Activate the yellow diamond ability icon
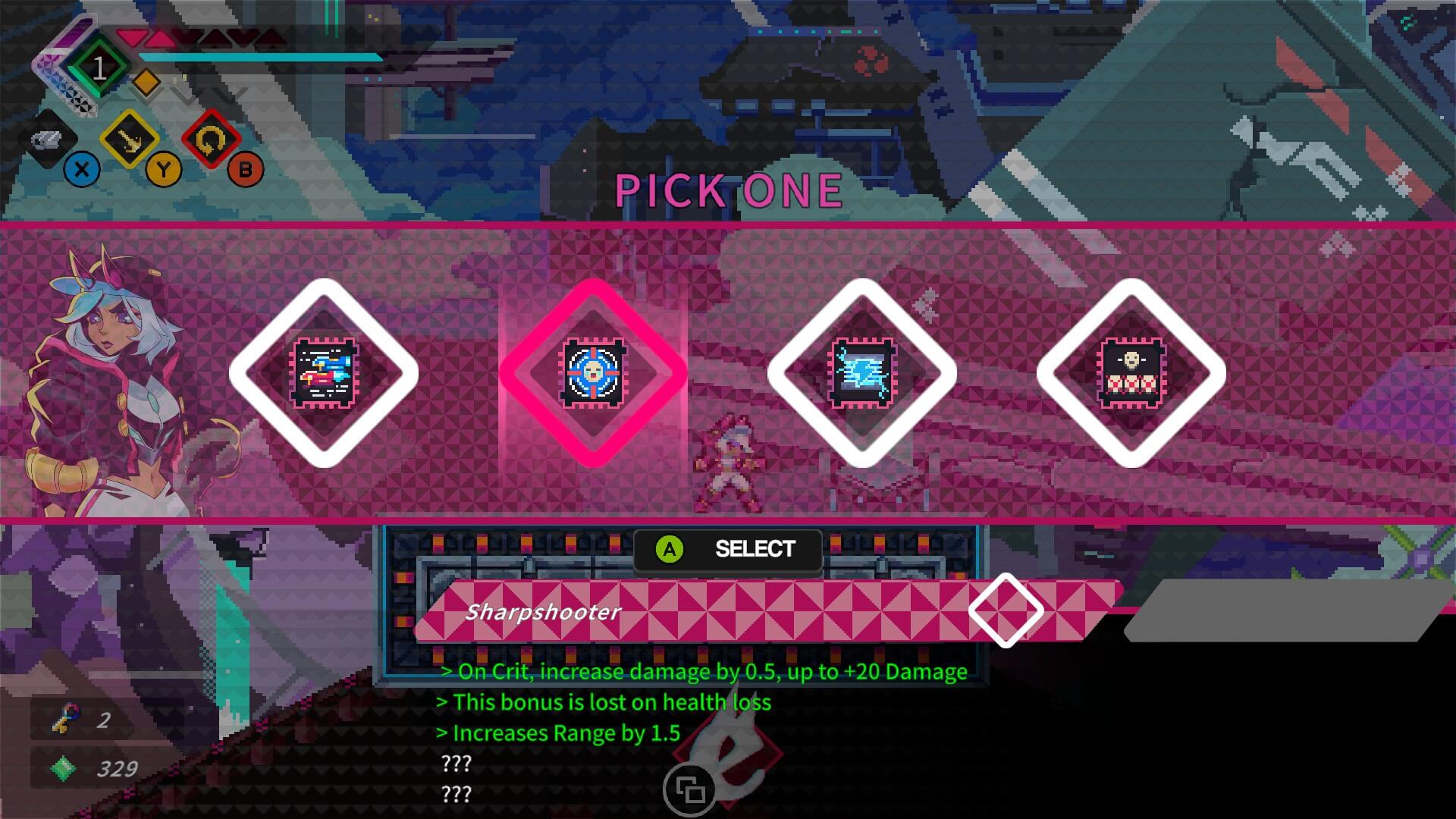The height and width of the screenshot is (819, 1456). pyautogui.click(x=129, y=140)
